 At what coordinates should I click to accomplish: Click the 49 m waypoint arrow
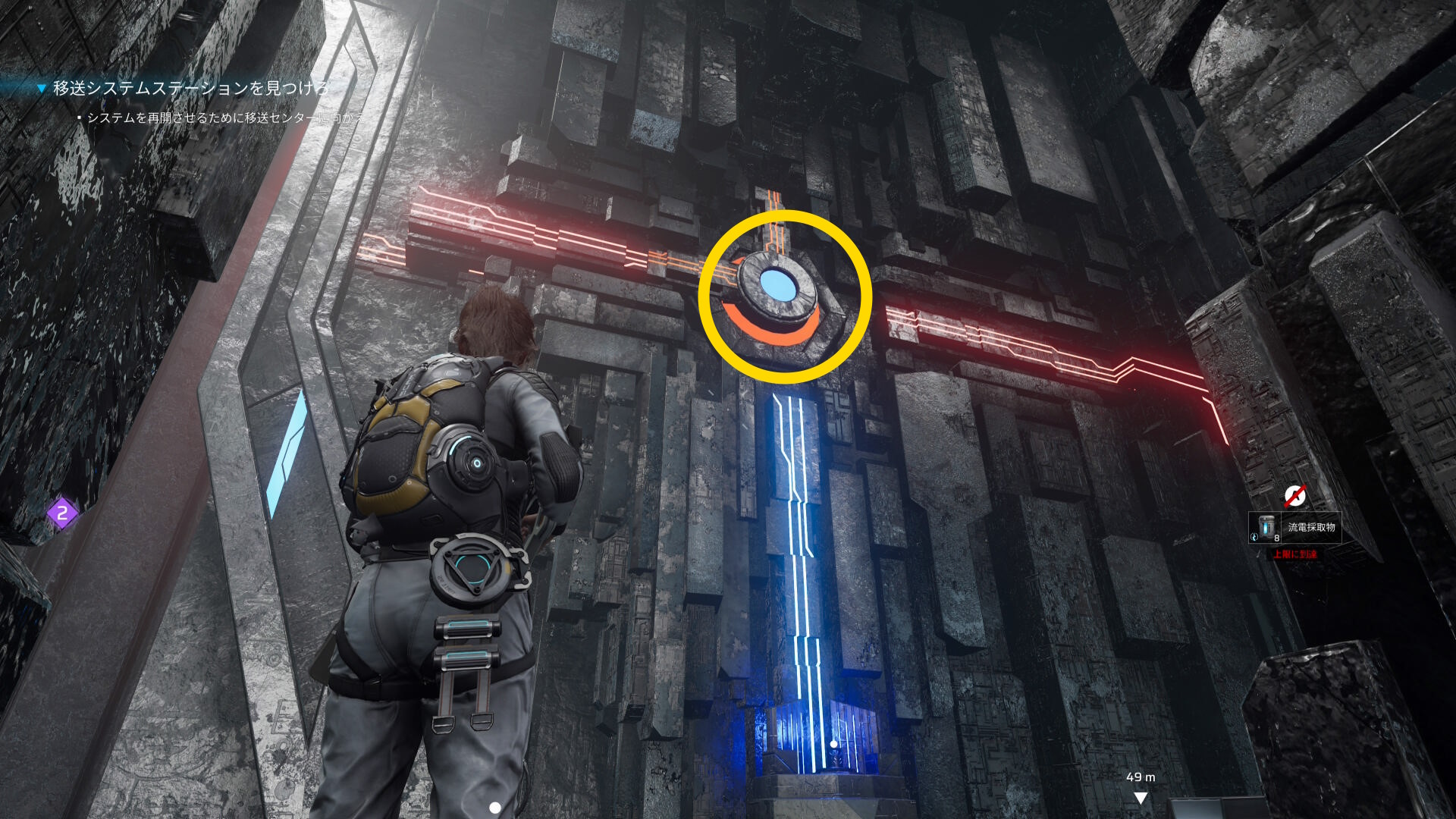tap(1140, 798)
